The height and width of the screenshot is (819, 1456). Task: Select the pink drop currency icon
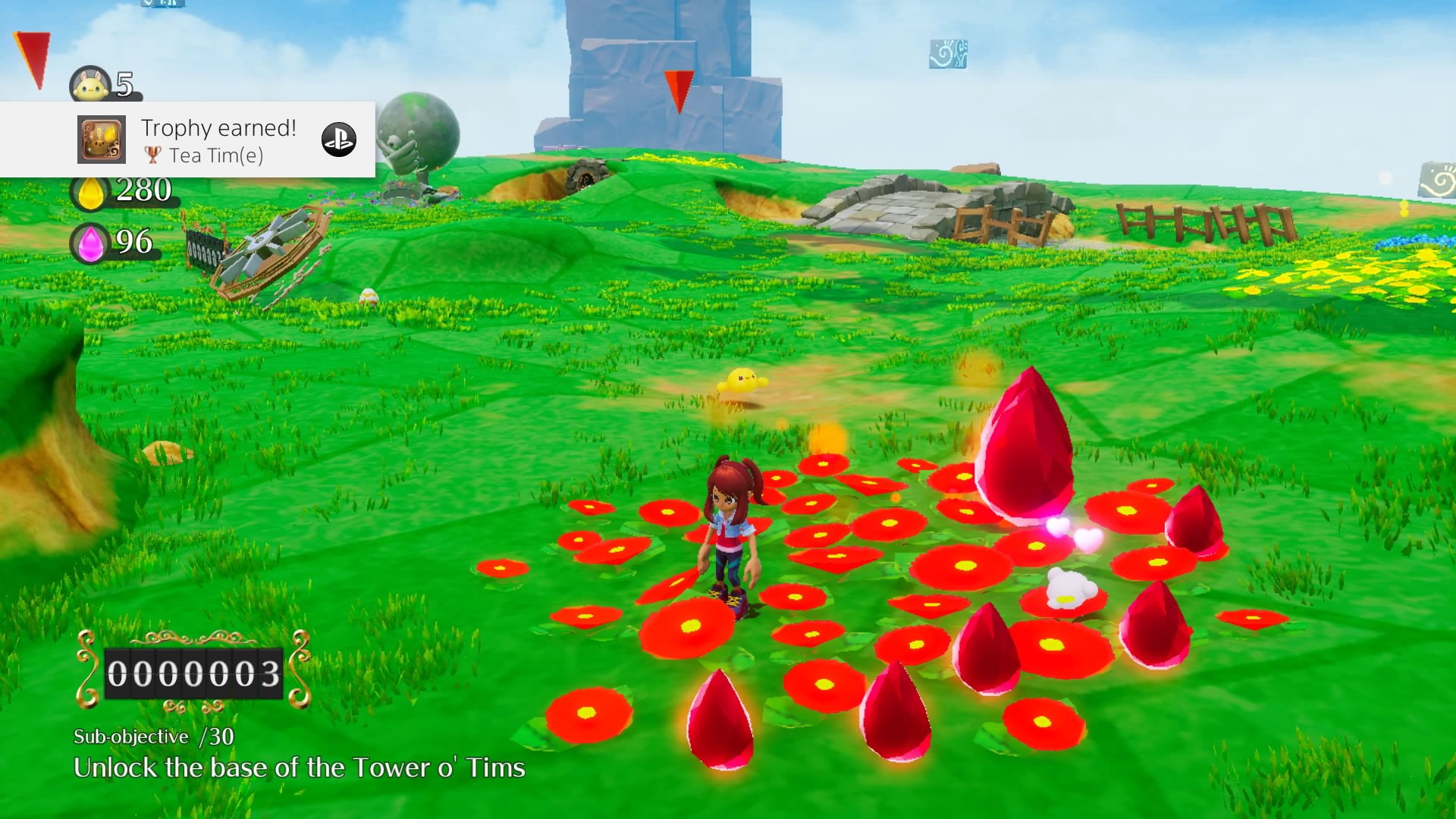pos(90,244)
